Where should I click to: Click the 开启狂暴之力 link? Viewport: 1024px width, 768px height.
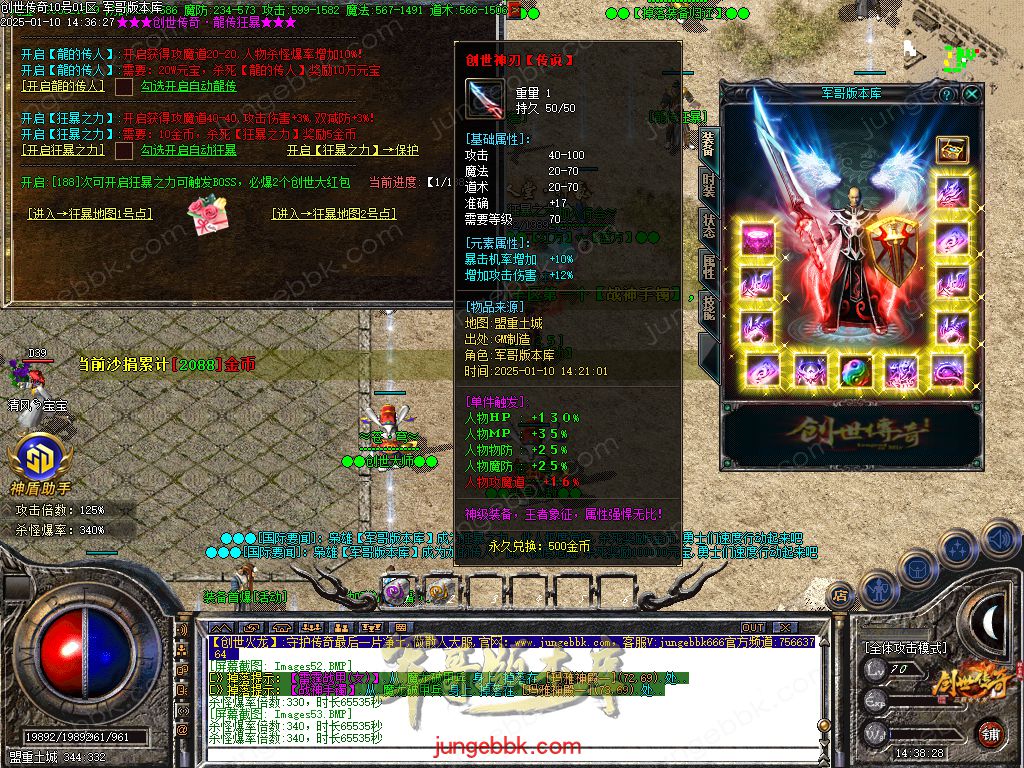(x=62, y=151)
